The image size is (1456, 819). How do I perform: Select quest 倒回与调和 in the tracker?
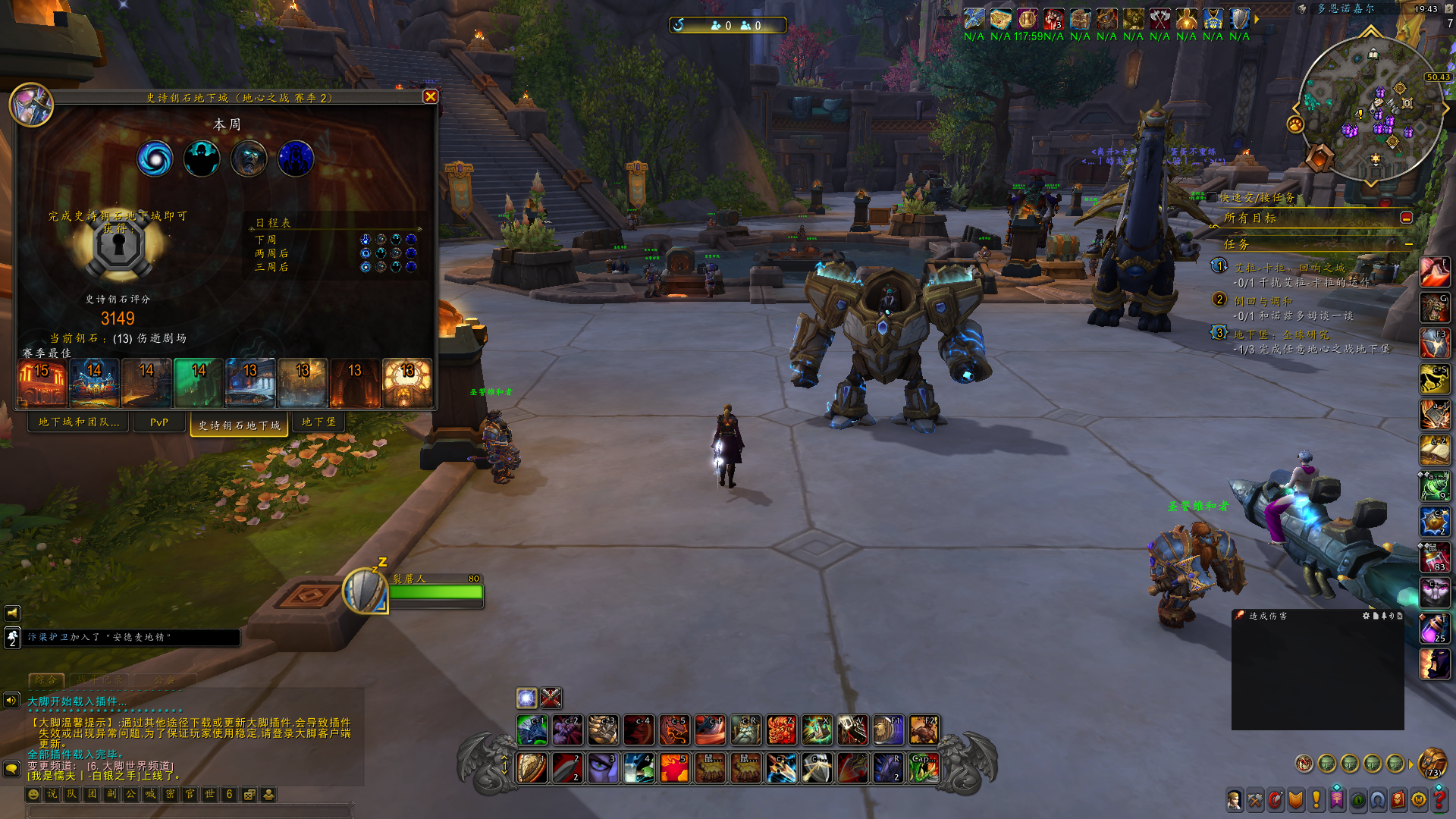tap(1263, 301)
